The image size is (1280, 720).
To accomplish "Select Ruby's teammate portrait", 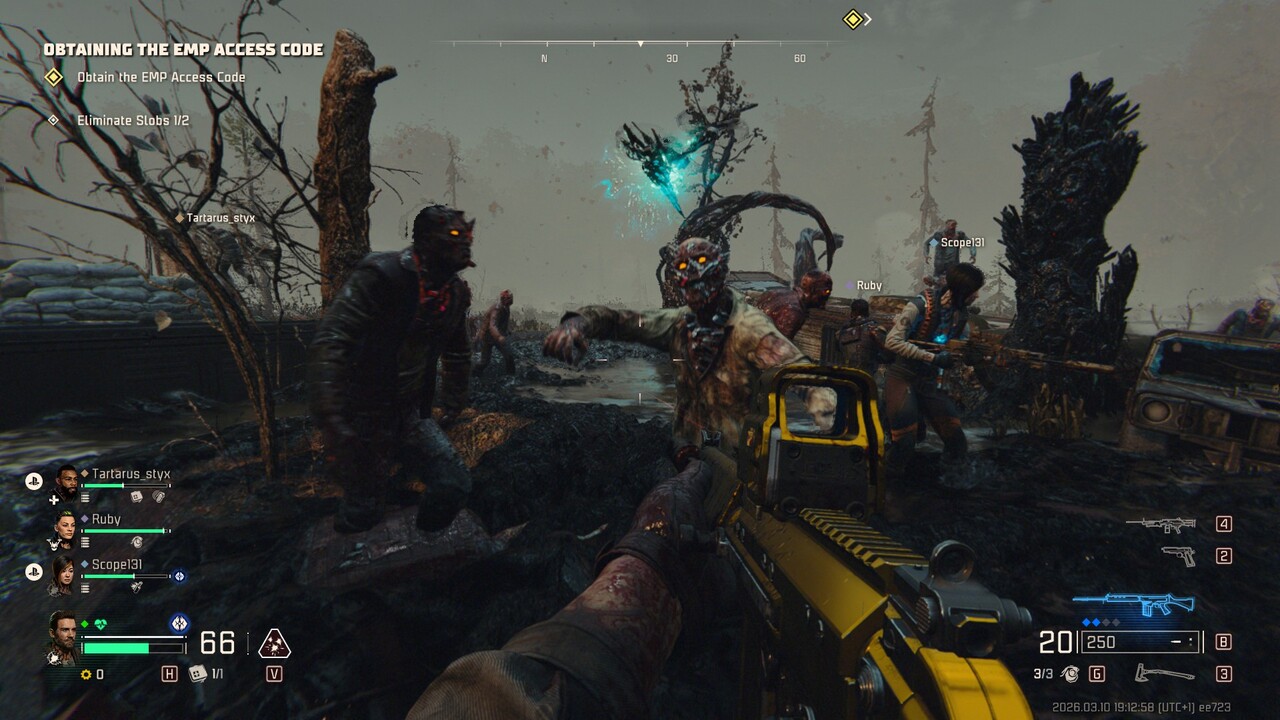I will click(65, 527).
